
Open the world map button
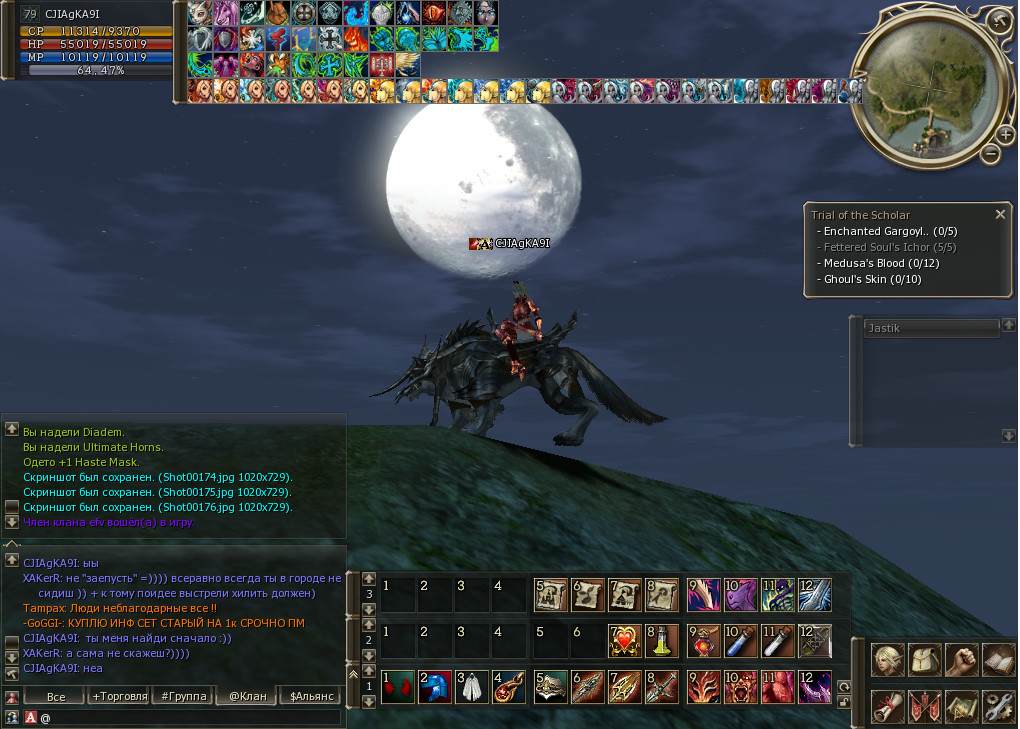coord(962,705)
